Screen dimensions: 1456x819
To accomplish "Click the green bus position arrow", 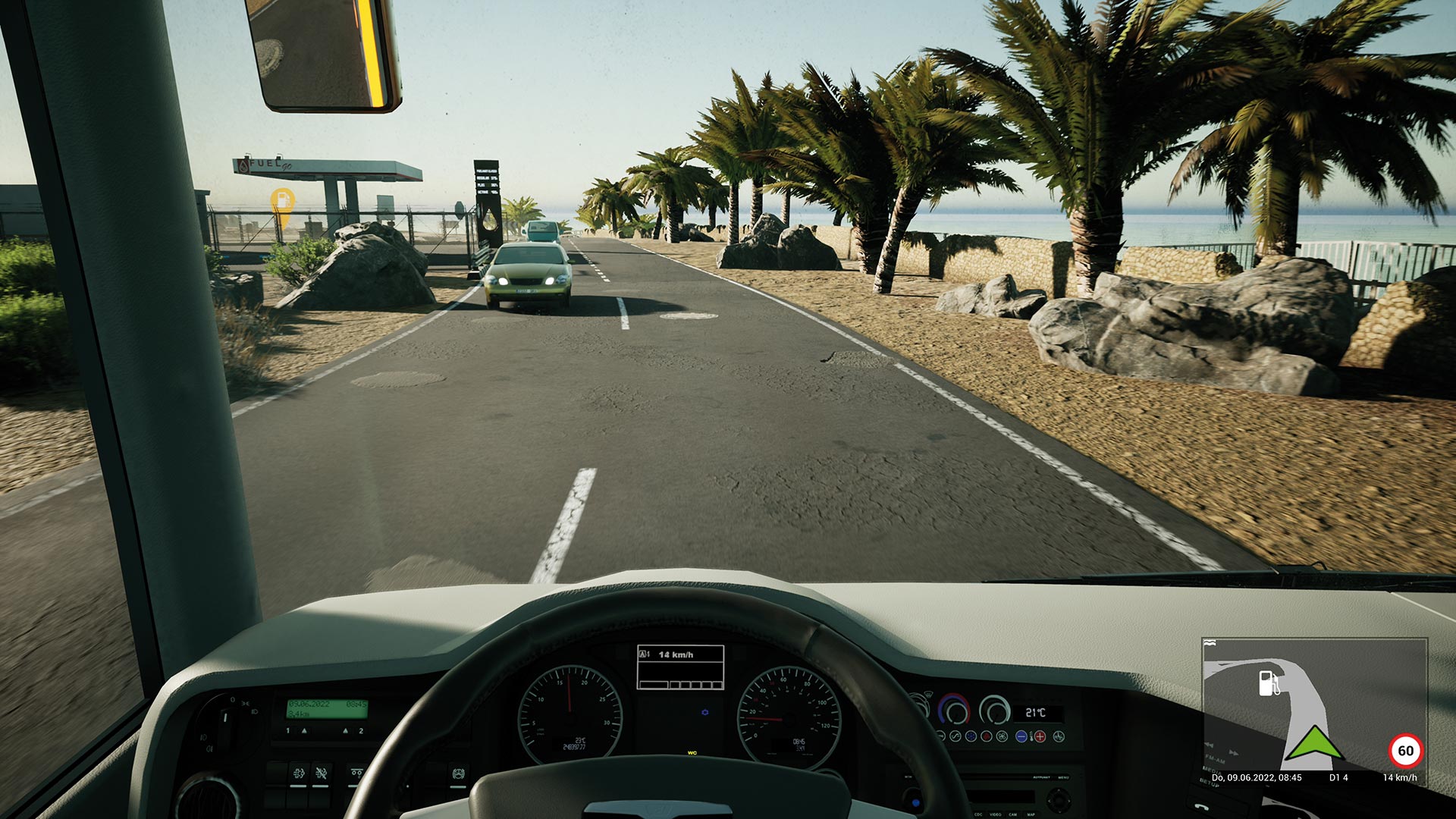I will (x=1313, y=743).
